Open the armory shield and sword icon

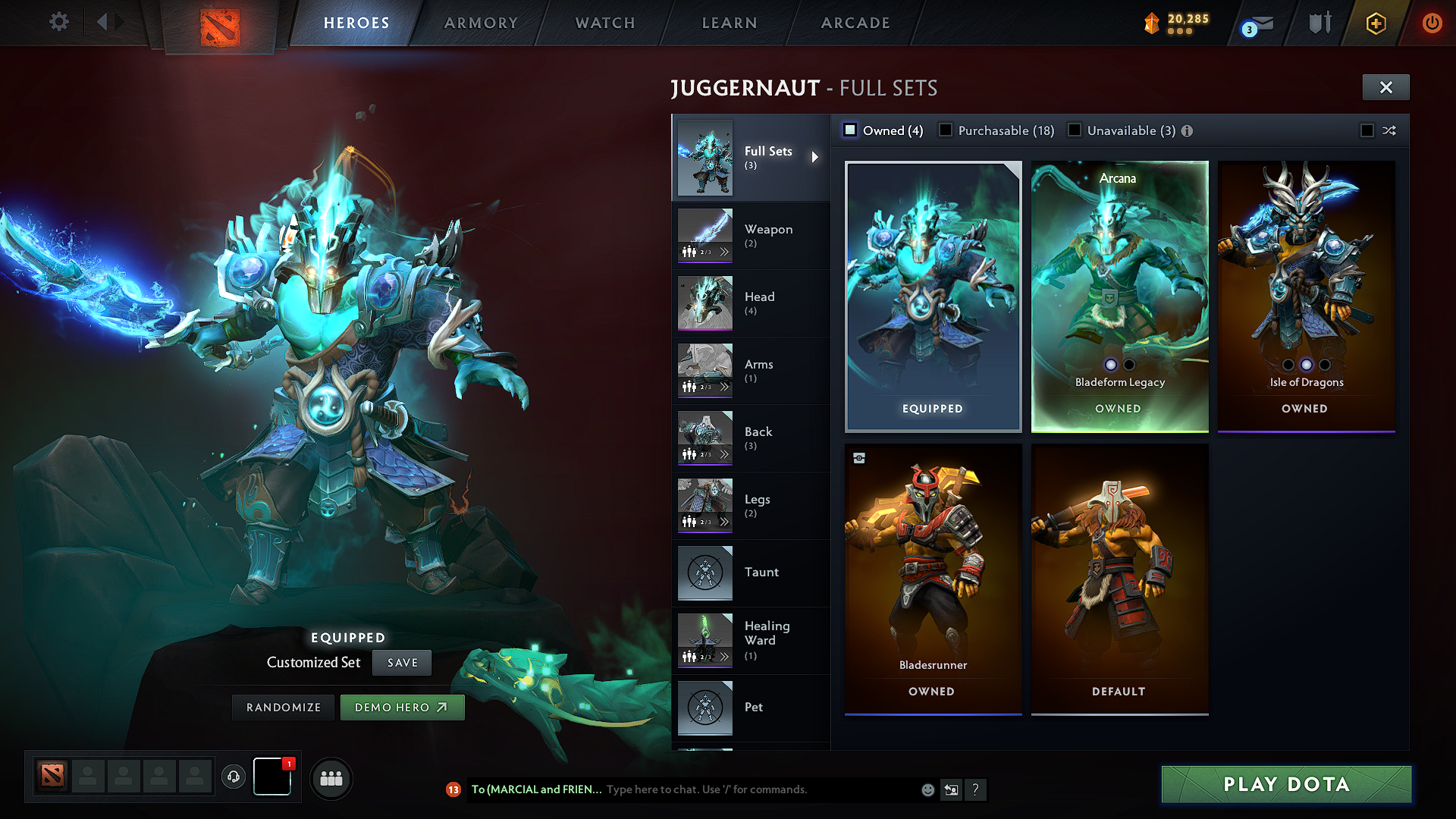(x=1319, y=23)
